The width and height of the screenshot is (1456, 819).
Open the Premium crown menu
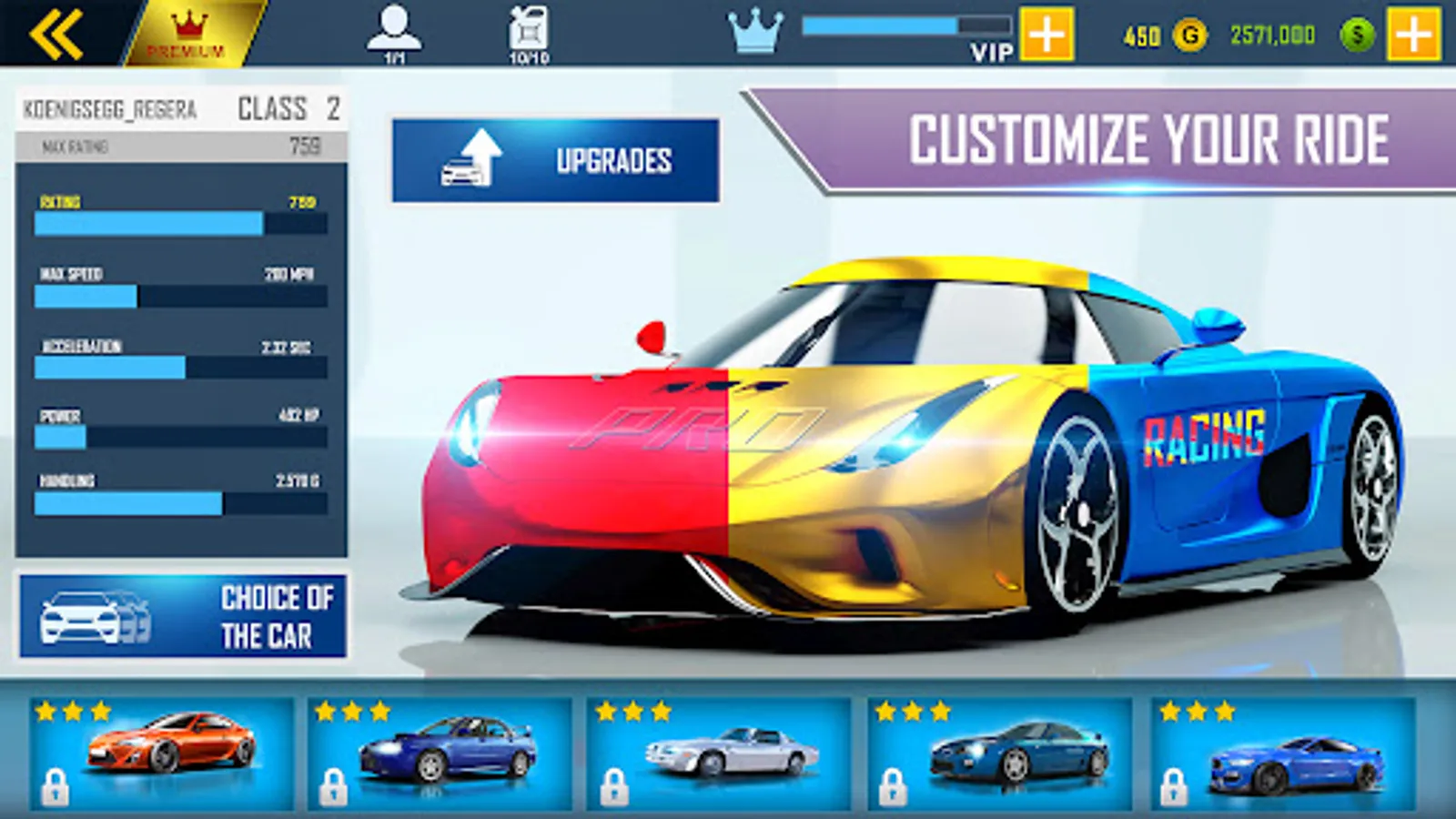[188, 35]
